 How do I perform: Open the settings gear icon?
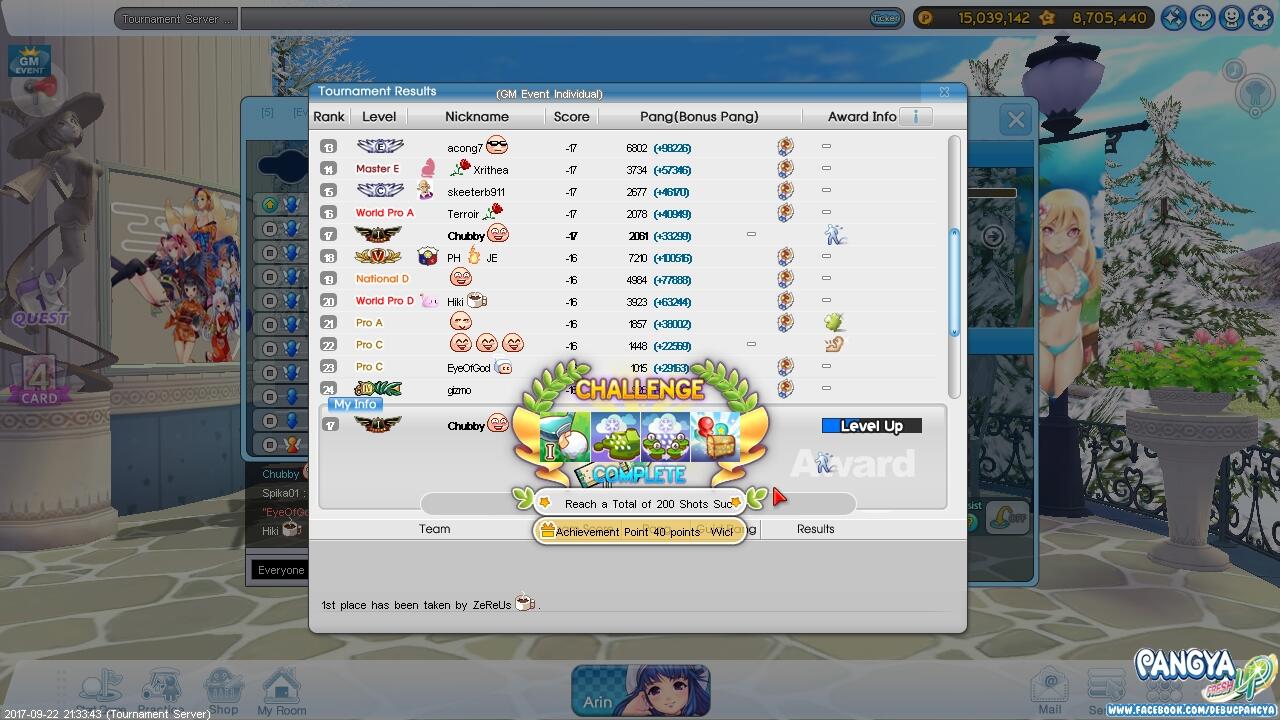tap(1259, 17)
